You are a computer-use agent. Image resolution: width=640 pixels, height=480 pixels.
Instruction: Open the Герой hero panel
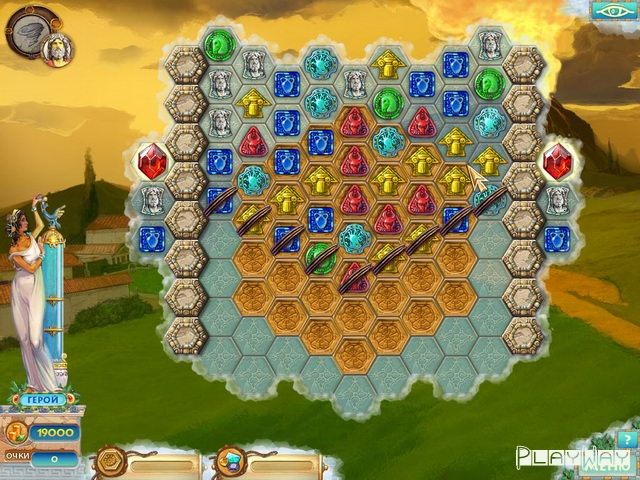pos(42,400)
